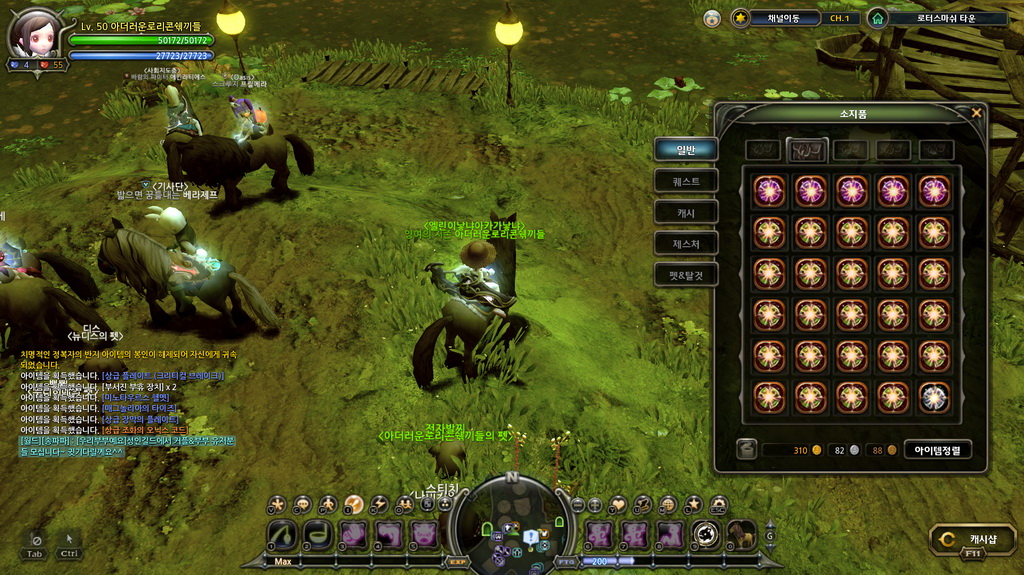Click the trash can icon in the inventory

click(x=746, y=450)
